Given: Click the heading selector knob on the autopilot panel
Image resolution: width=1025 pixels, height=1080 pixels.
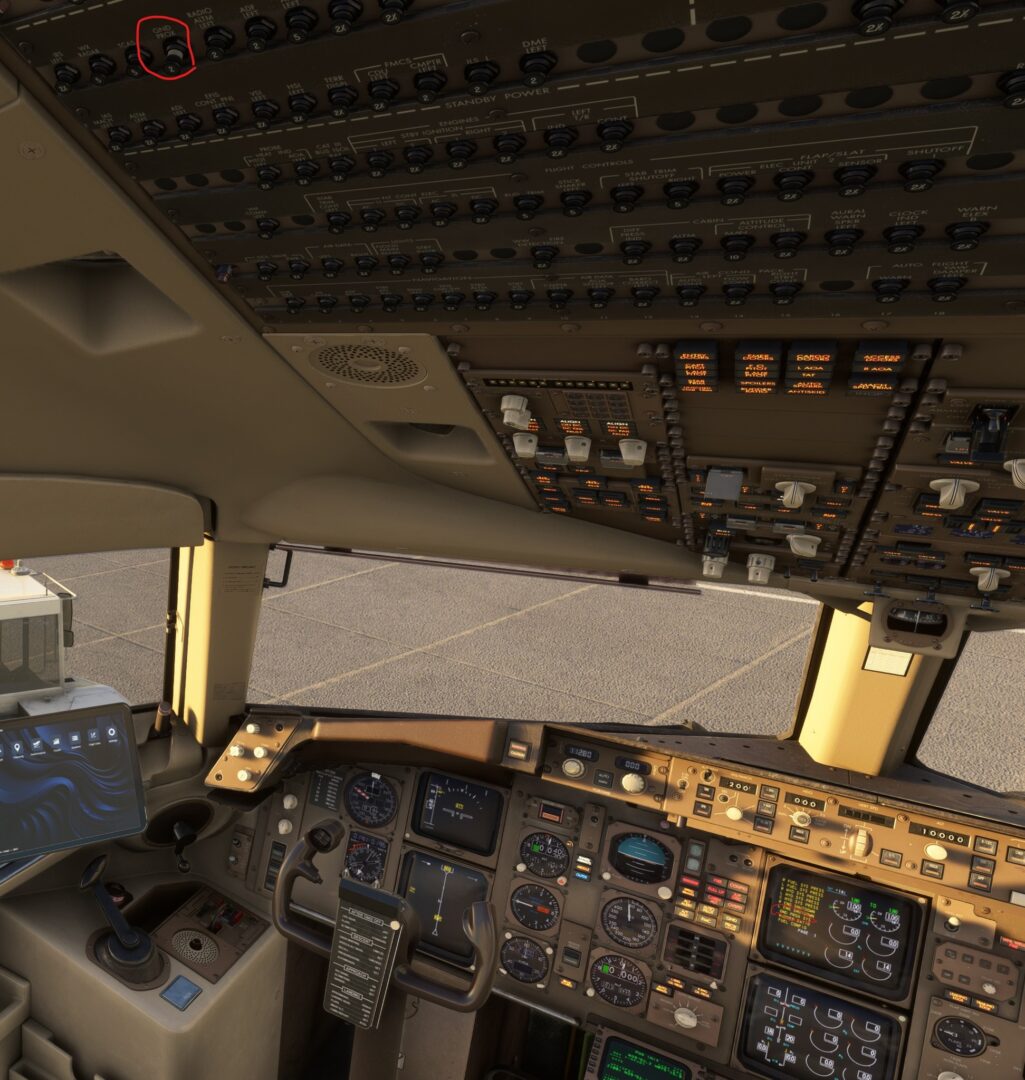Looking at the screenshot, I should click(800, 818).
